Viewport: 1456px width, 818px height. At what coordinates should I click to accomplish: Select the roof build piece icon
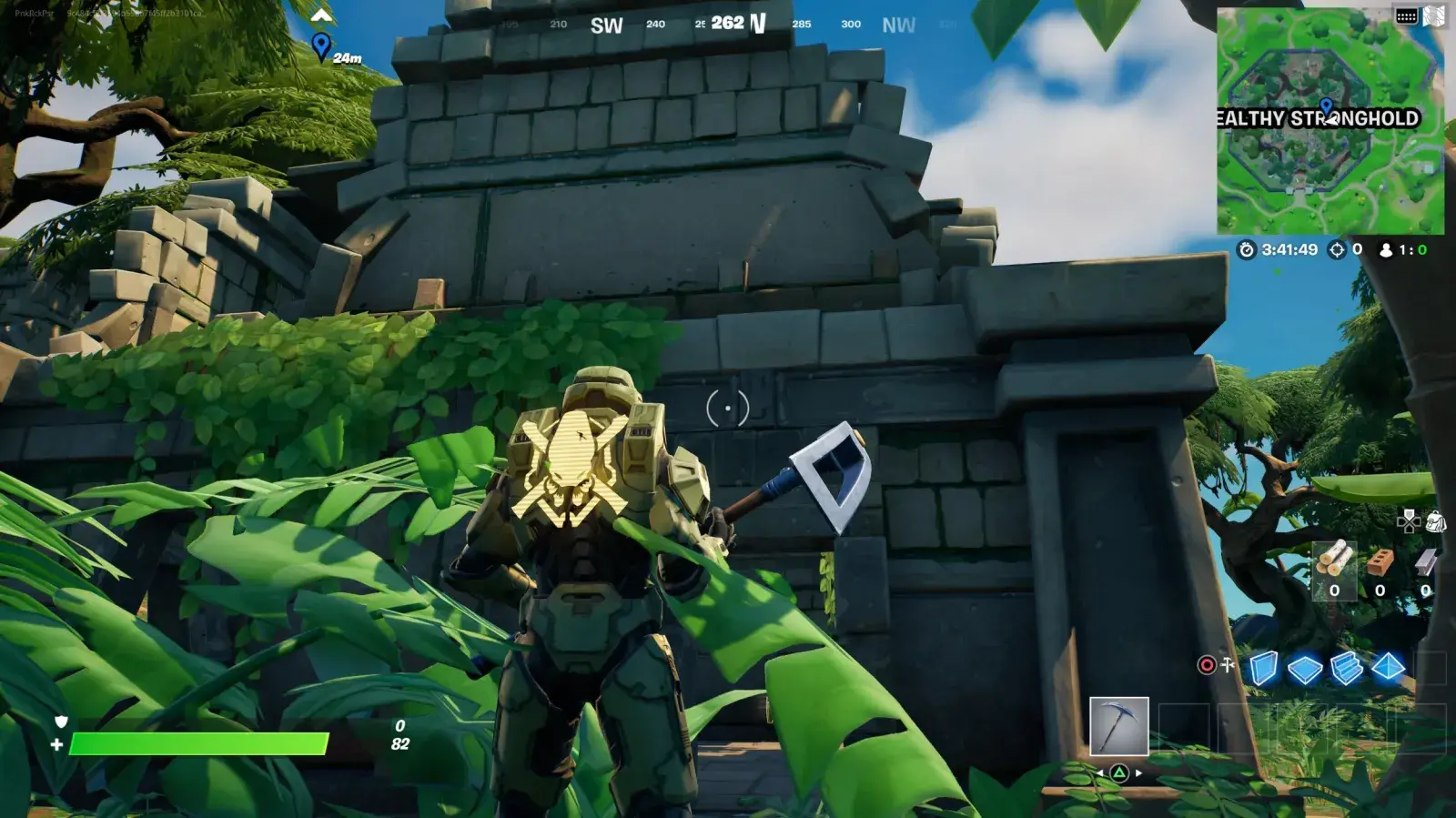click(x=1388, y=668)
